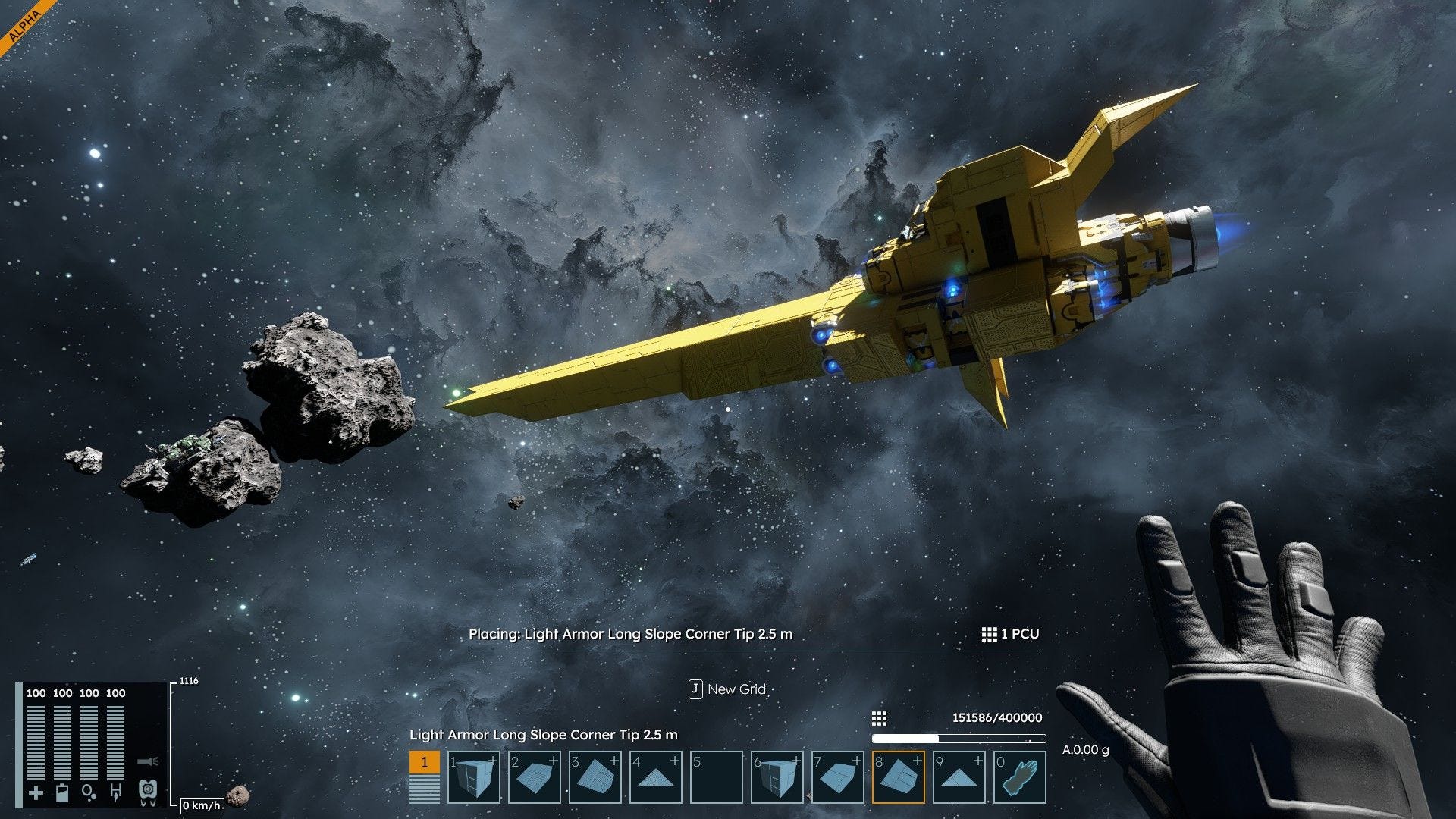Select hotbar slot 1 armor cube block

point(474,777)
